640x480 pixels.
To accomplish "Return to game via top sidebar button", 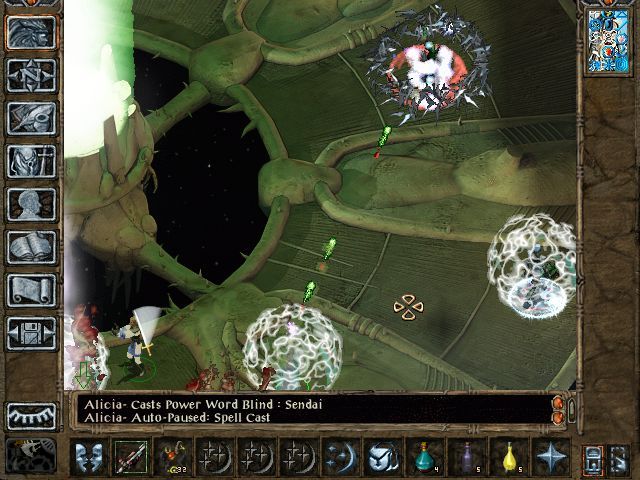I will tap(31, 32).
